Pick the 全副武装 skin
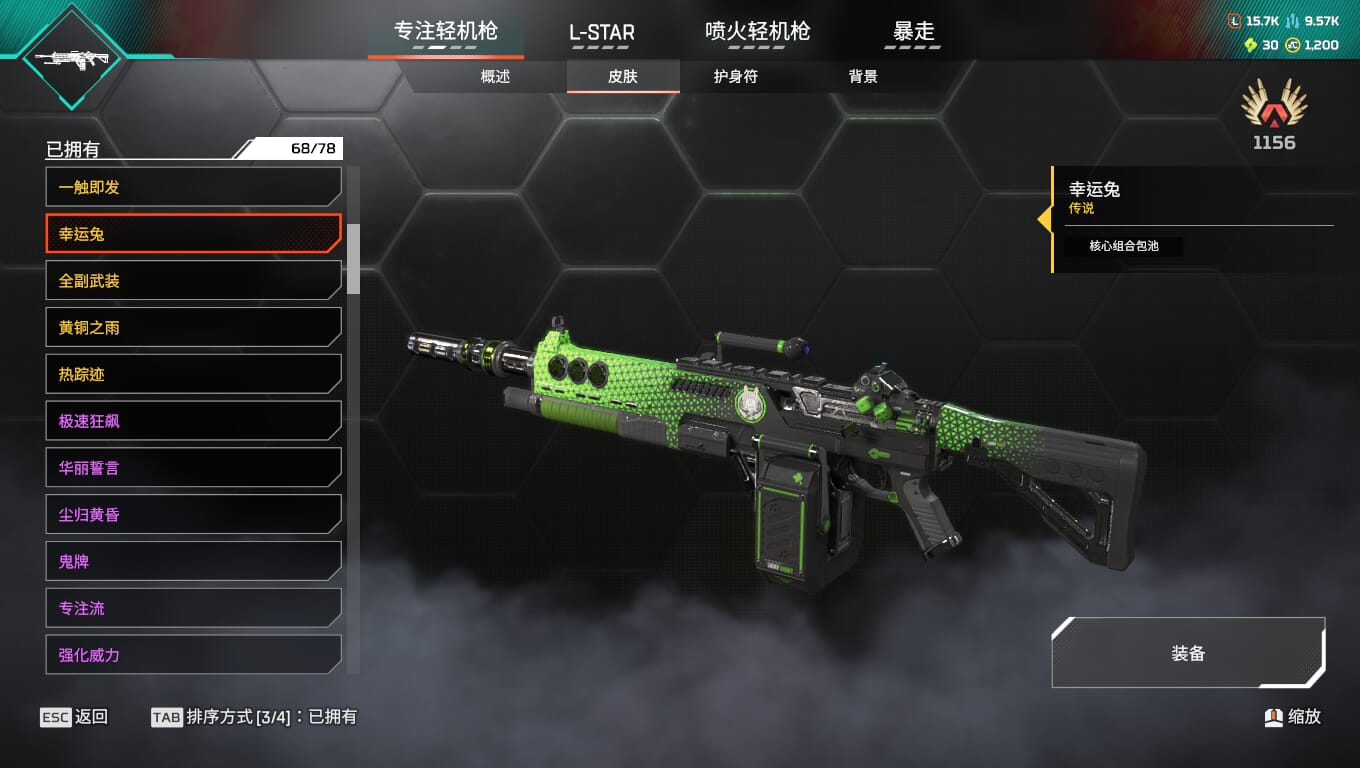1360x768 pixels. tap(193, 281)
